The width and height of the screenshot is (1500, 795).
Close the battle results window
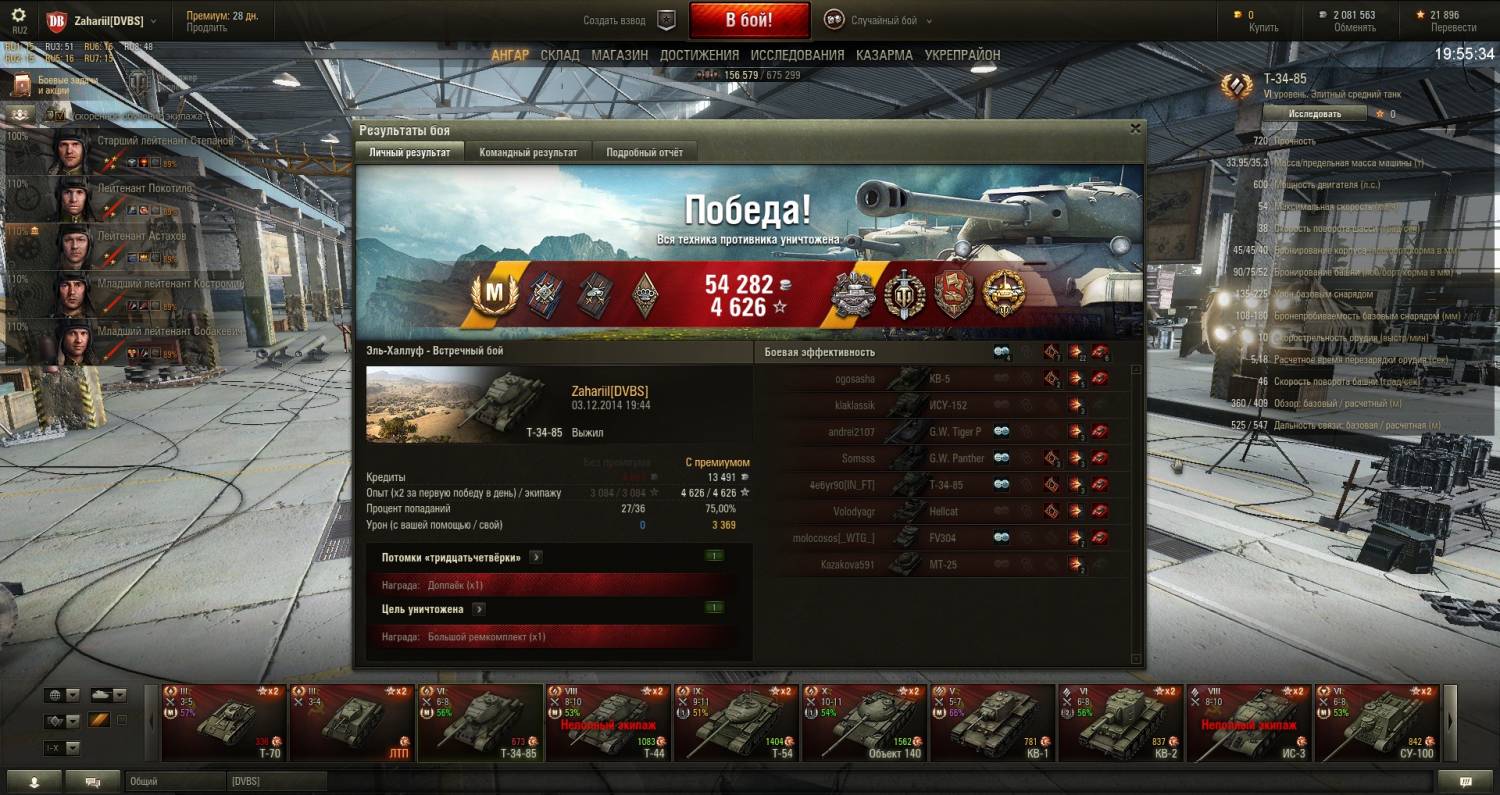click(1135, 129)
